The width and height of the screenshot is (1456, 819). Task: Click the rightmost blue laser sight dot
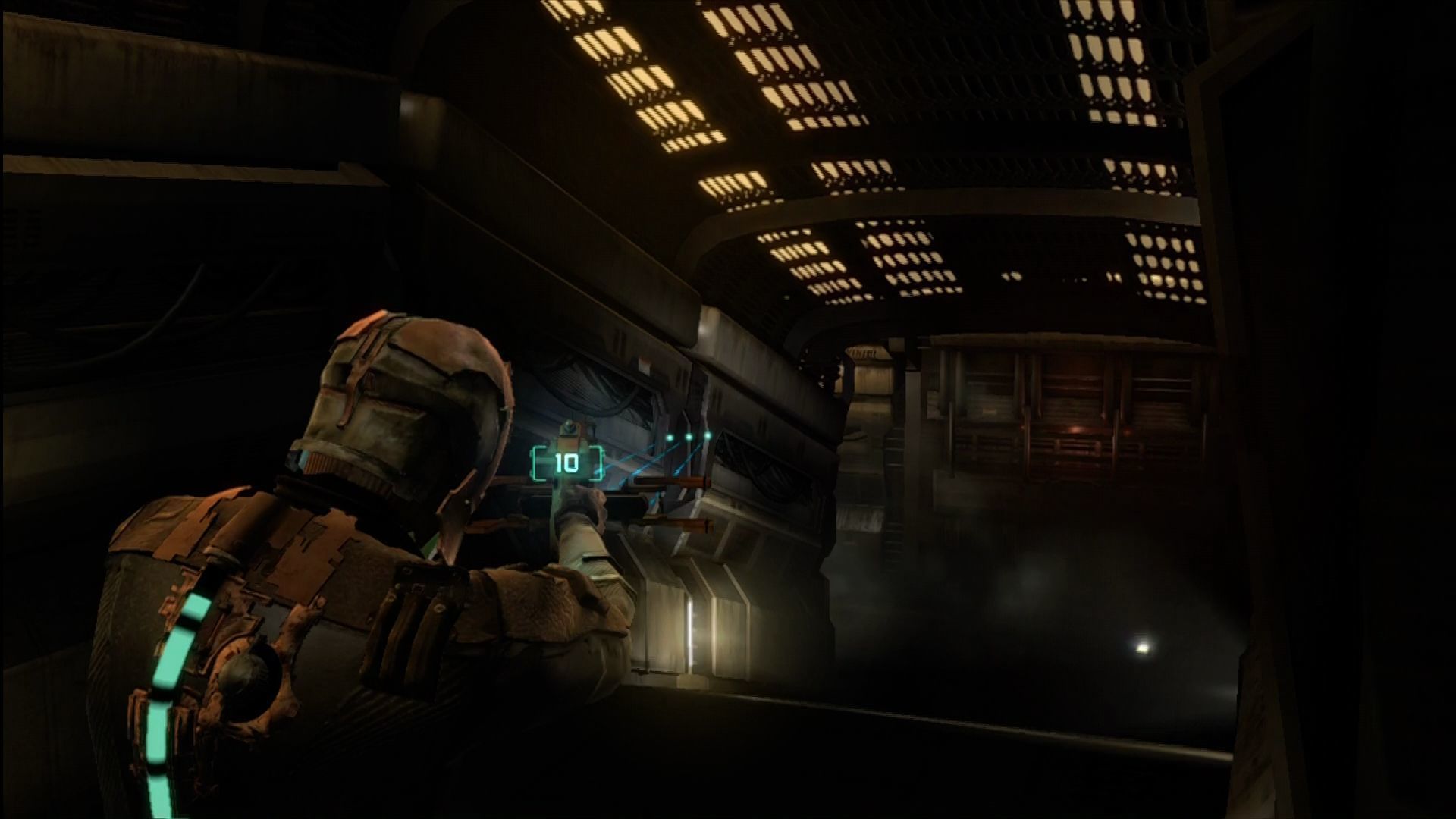click(x=707, y=435)
